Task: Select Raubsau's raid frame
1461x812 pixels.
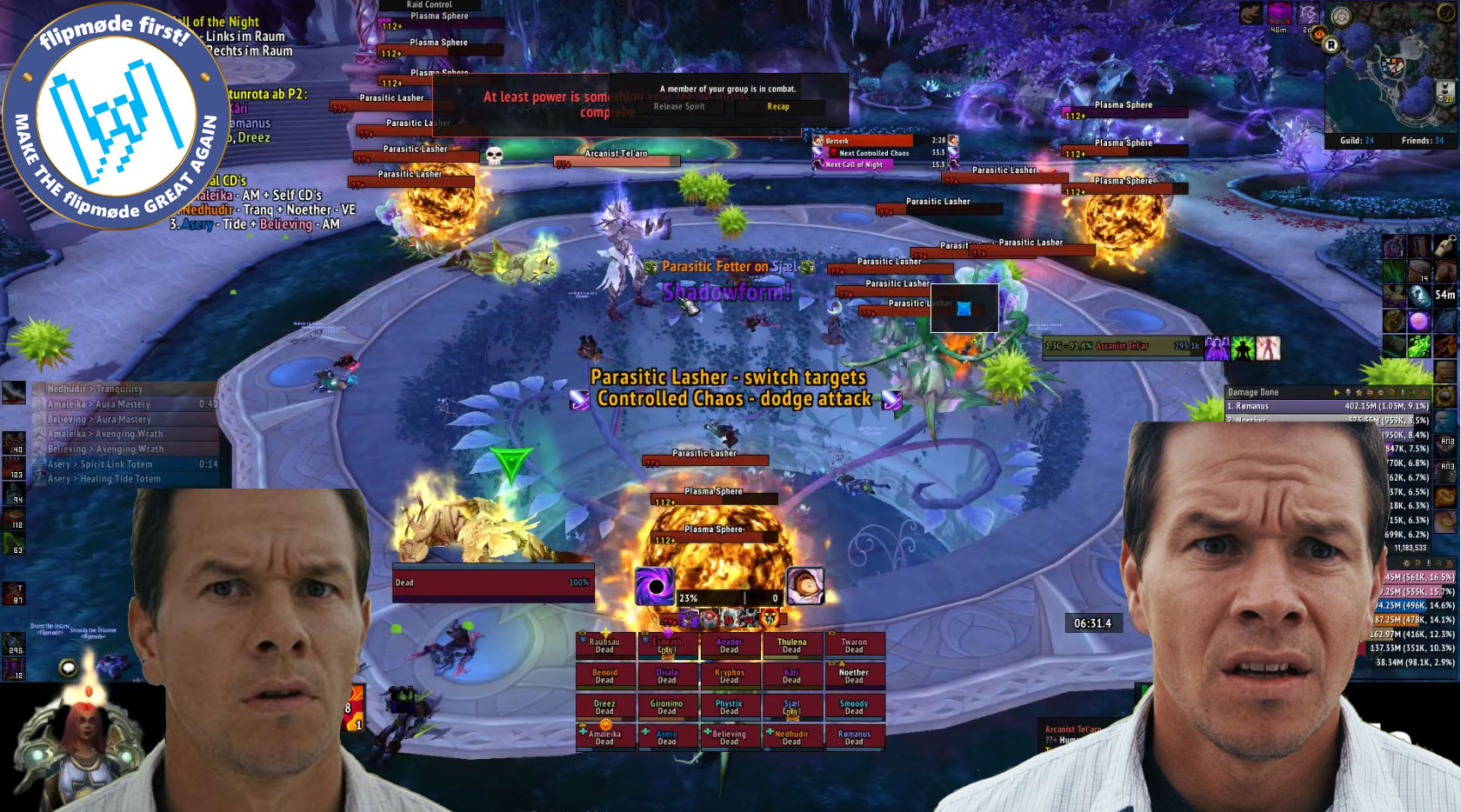Action: (x=605, y=645)
